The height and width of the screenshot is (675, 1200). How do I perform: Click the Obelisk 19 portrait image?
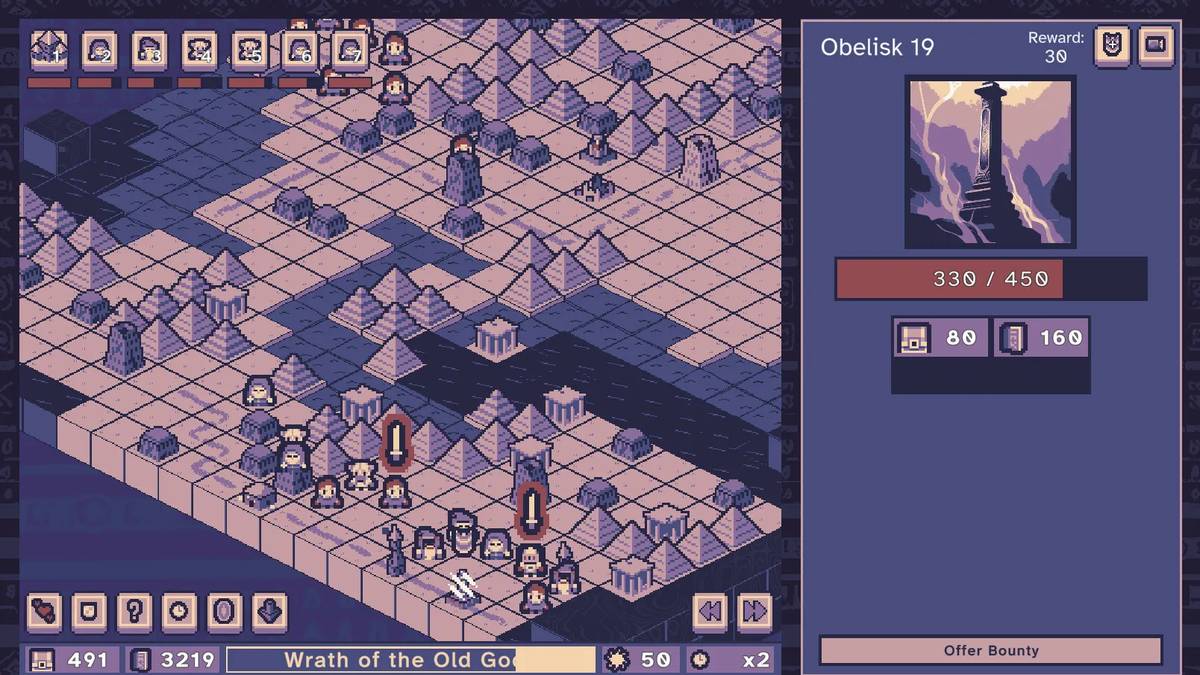tap(990, 162)
